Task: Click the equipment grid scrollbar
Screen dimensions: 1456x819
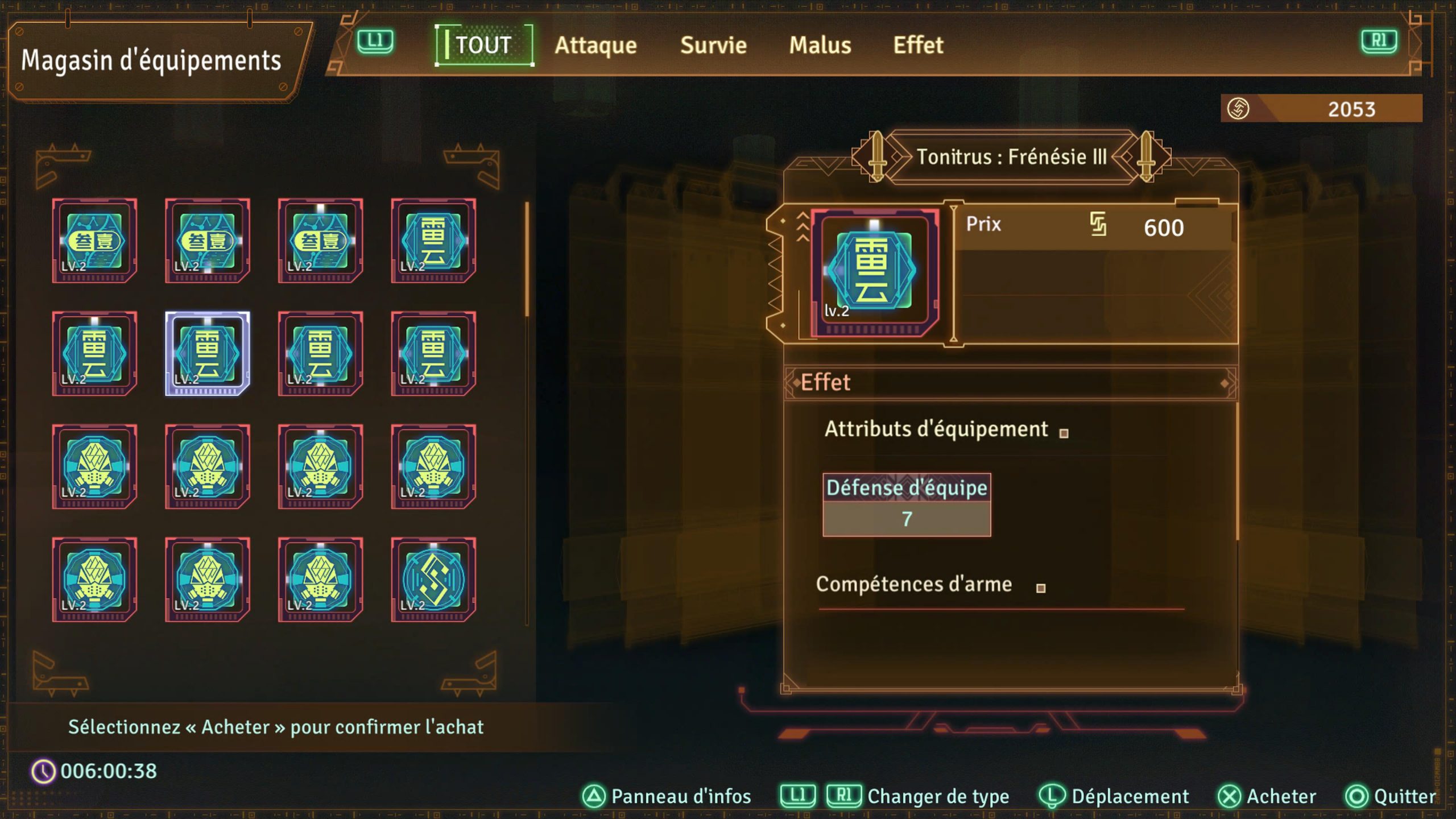Action: 527,259
